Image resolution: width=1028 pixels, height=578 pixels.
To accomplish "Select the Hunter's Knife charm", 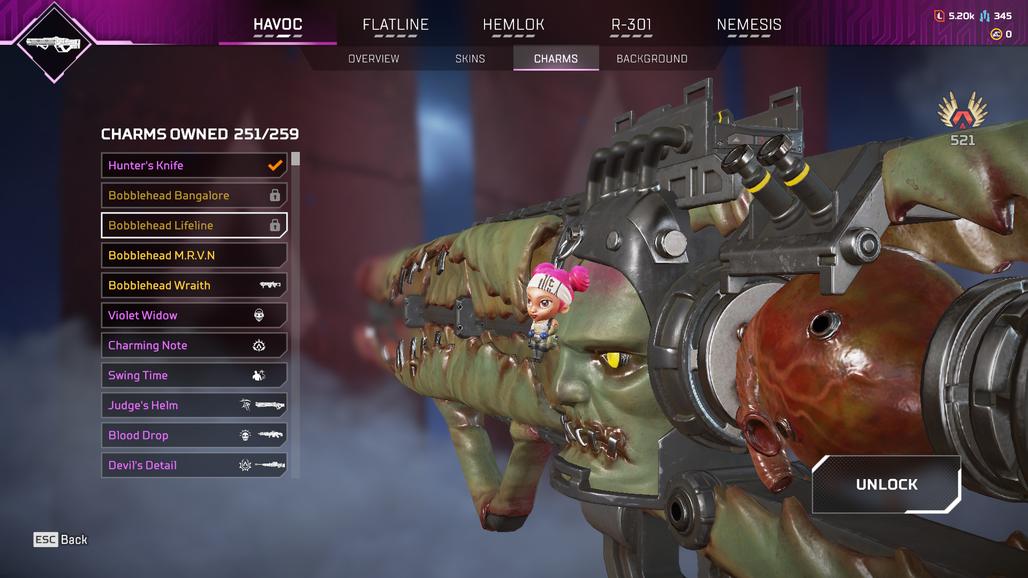I will coord(194,165).
